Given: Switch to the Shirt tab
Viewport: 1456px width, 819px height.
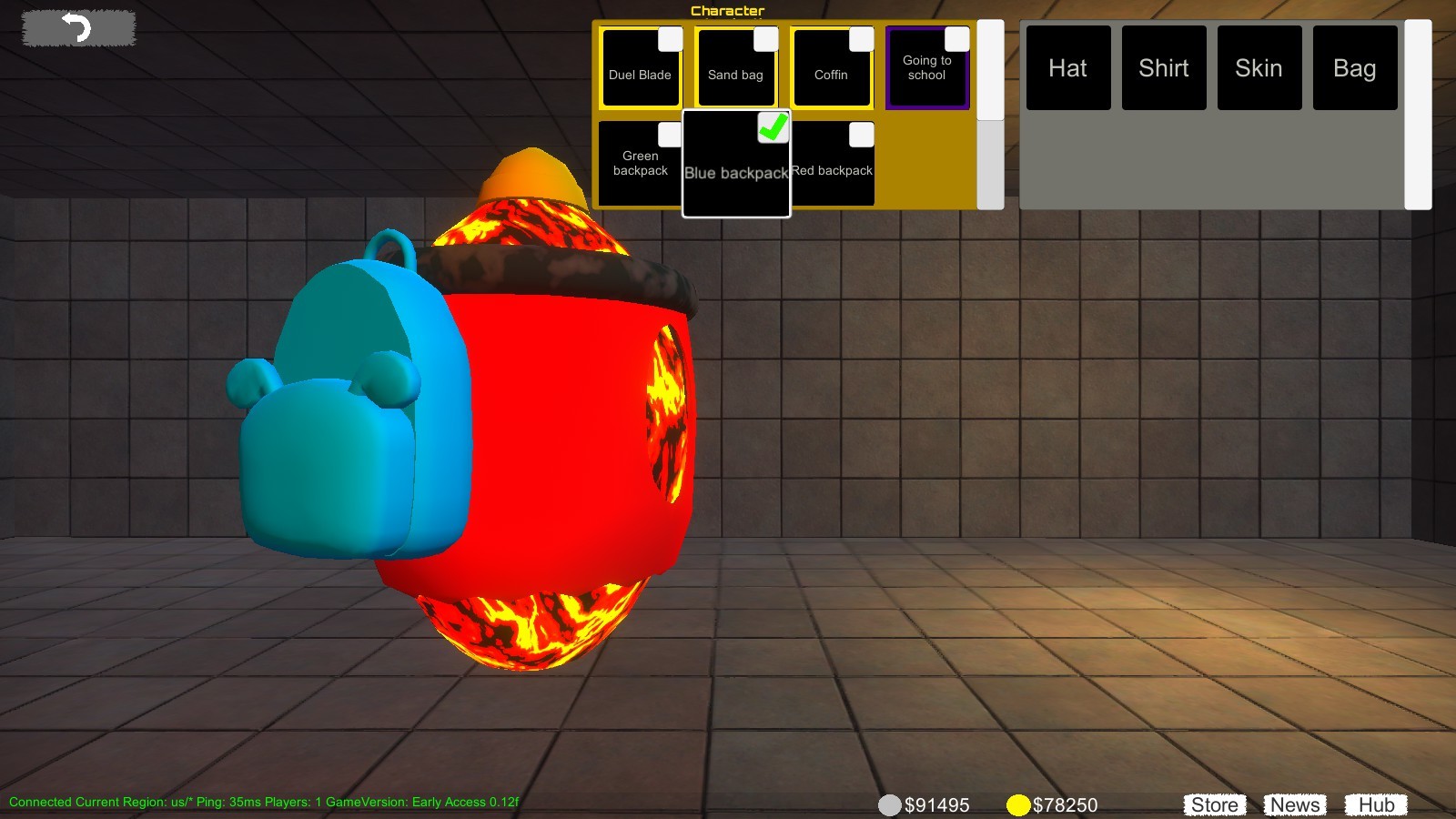Looking at the screenshot, I should click(1164, 67).
